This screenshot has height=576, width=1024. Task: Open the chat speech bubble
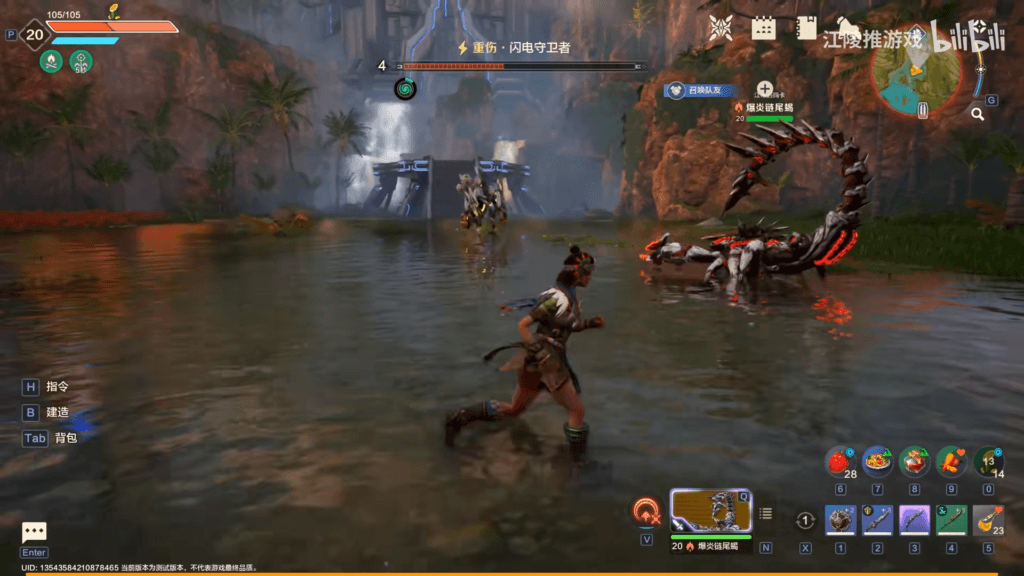(x=34, y=533)
